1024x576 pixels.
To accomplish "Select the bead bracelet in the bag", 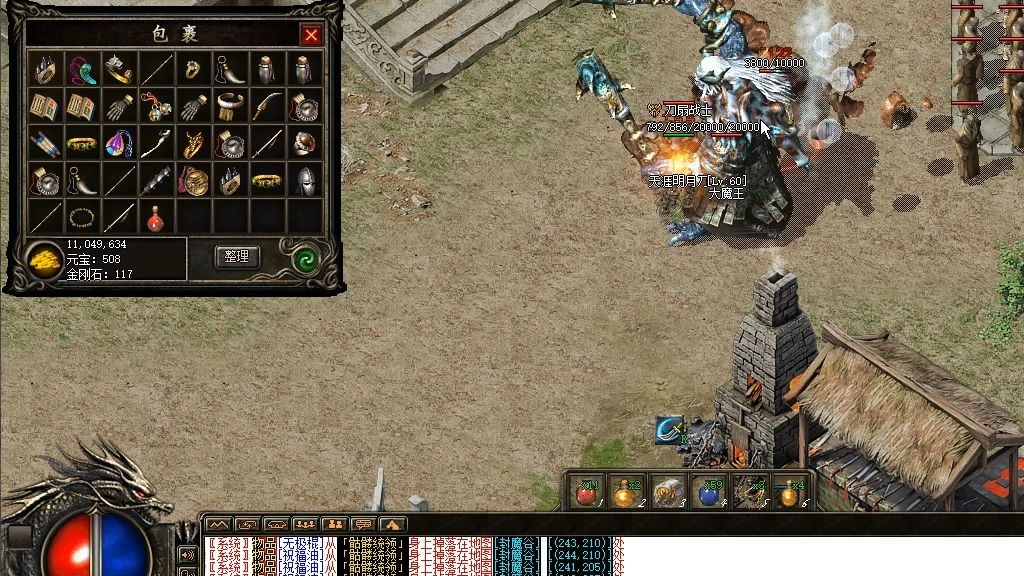I will [81, 216].
